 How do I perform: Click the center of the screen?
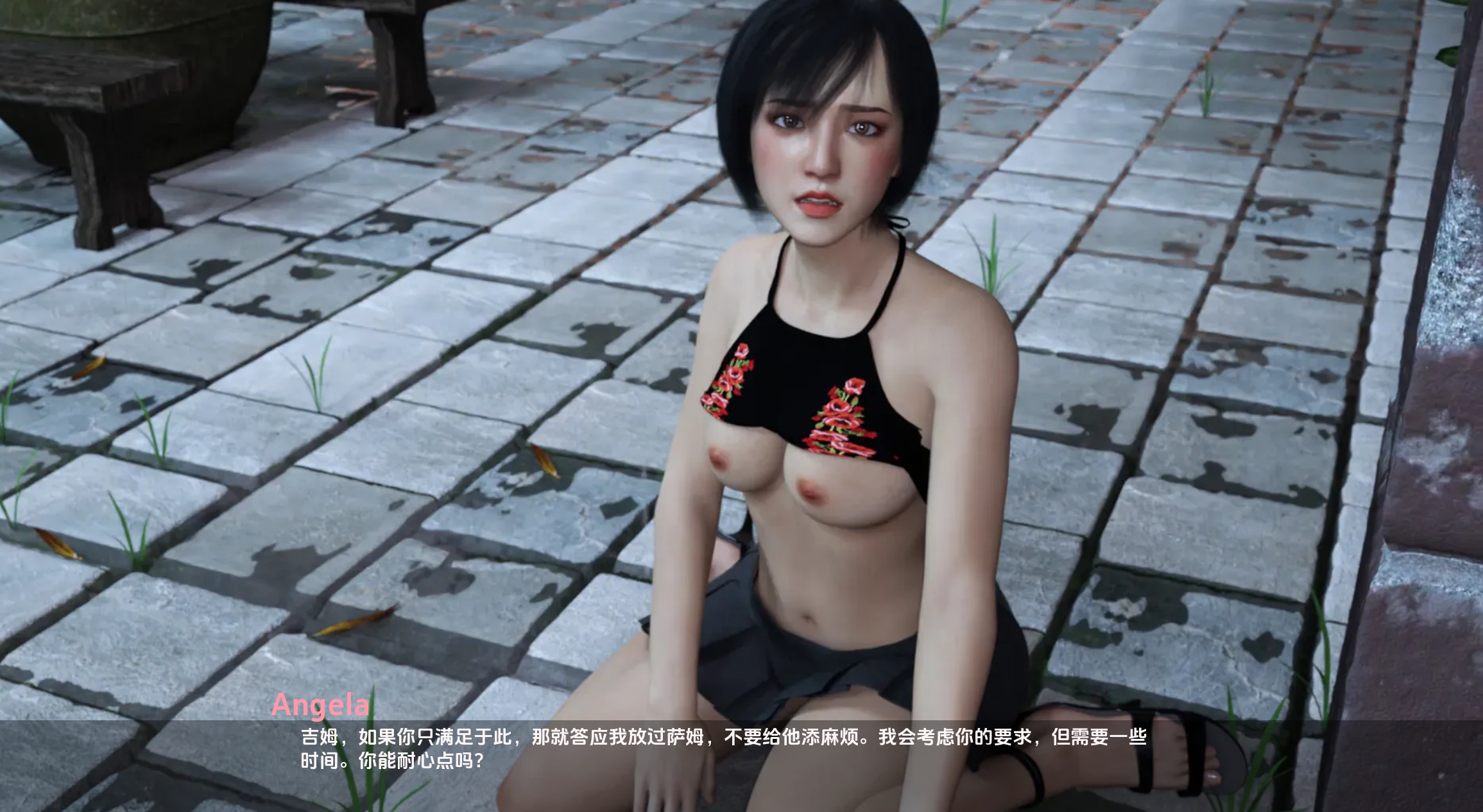(x=741, y=406)
